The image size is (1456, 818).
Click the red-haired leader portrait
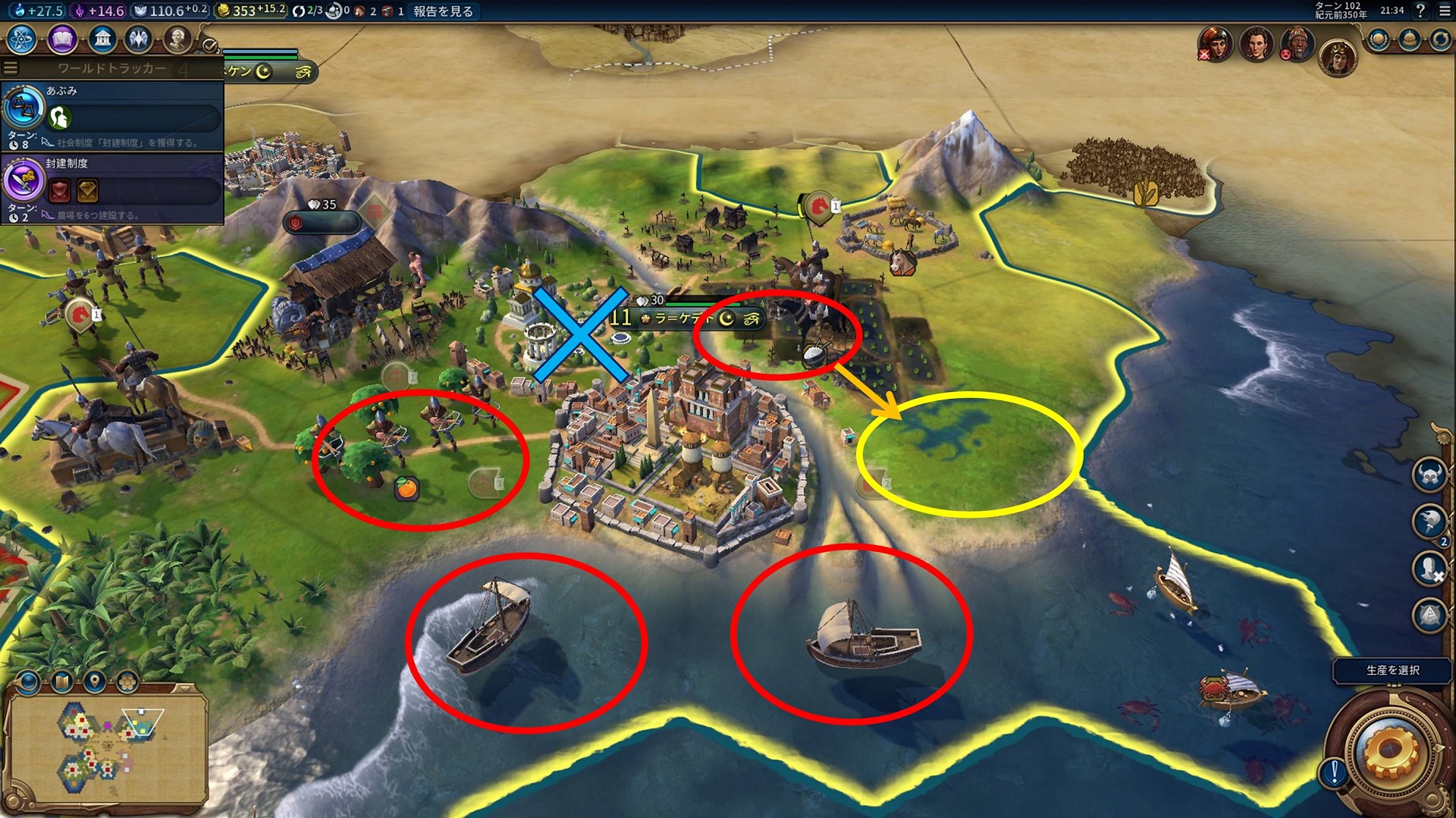[1216, 44]
